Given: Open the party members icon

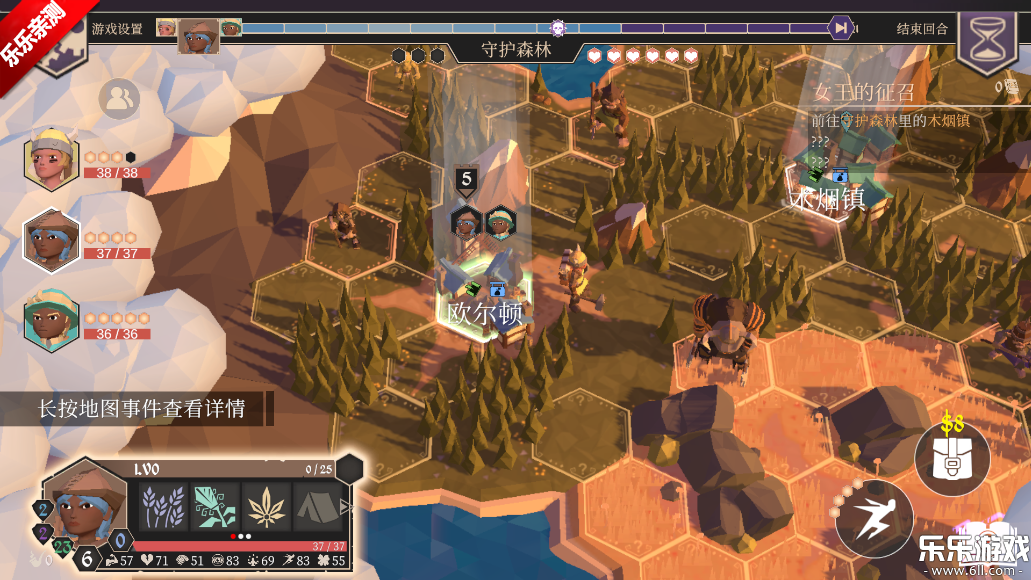Looking at the screenshot, I should point(119,98).
